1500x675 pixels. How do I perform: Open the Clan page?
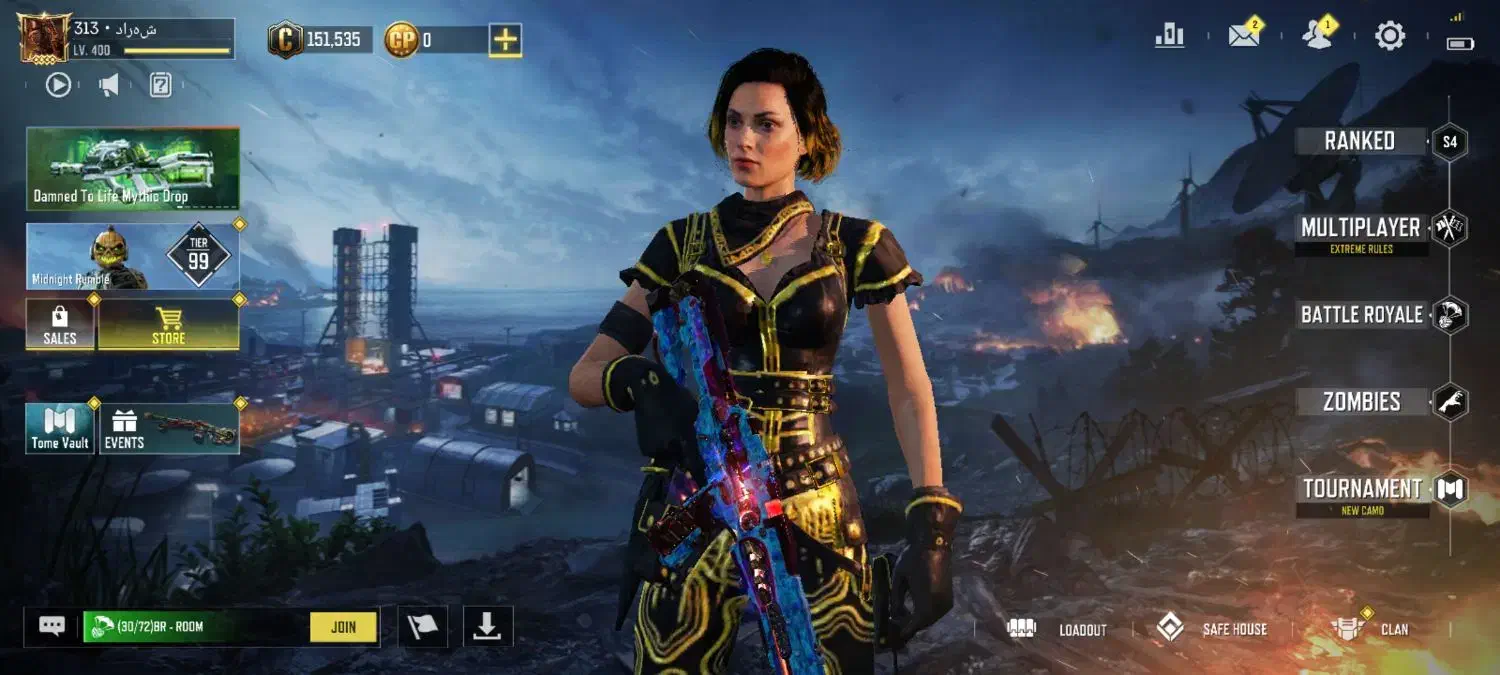1369,629
